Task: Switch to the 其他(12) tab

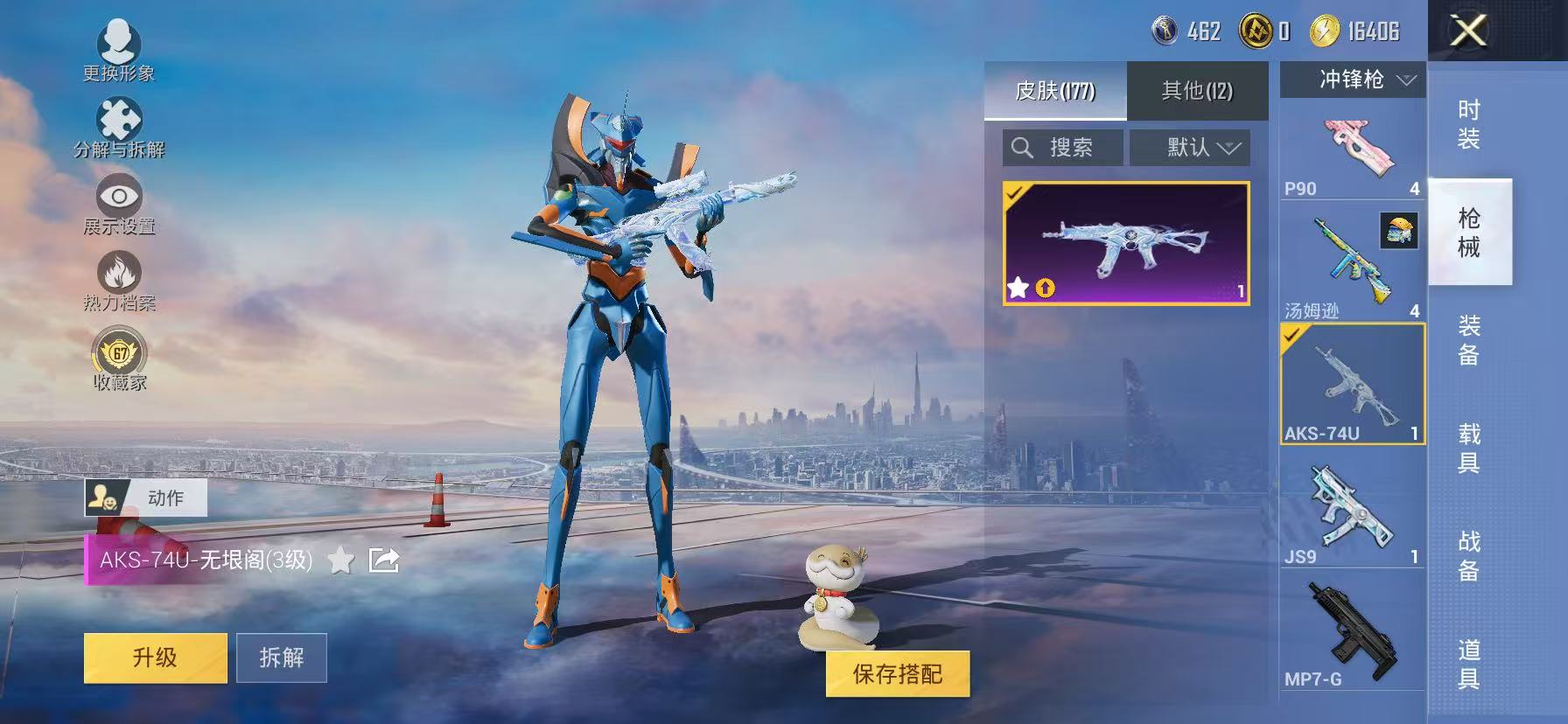Action: pyautogui.click(x=1196, y=91)
